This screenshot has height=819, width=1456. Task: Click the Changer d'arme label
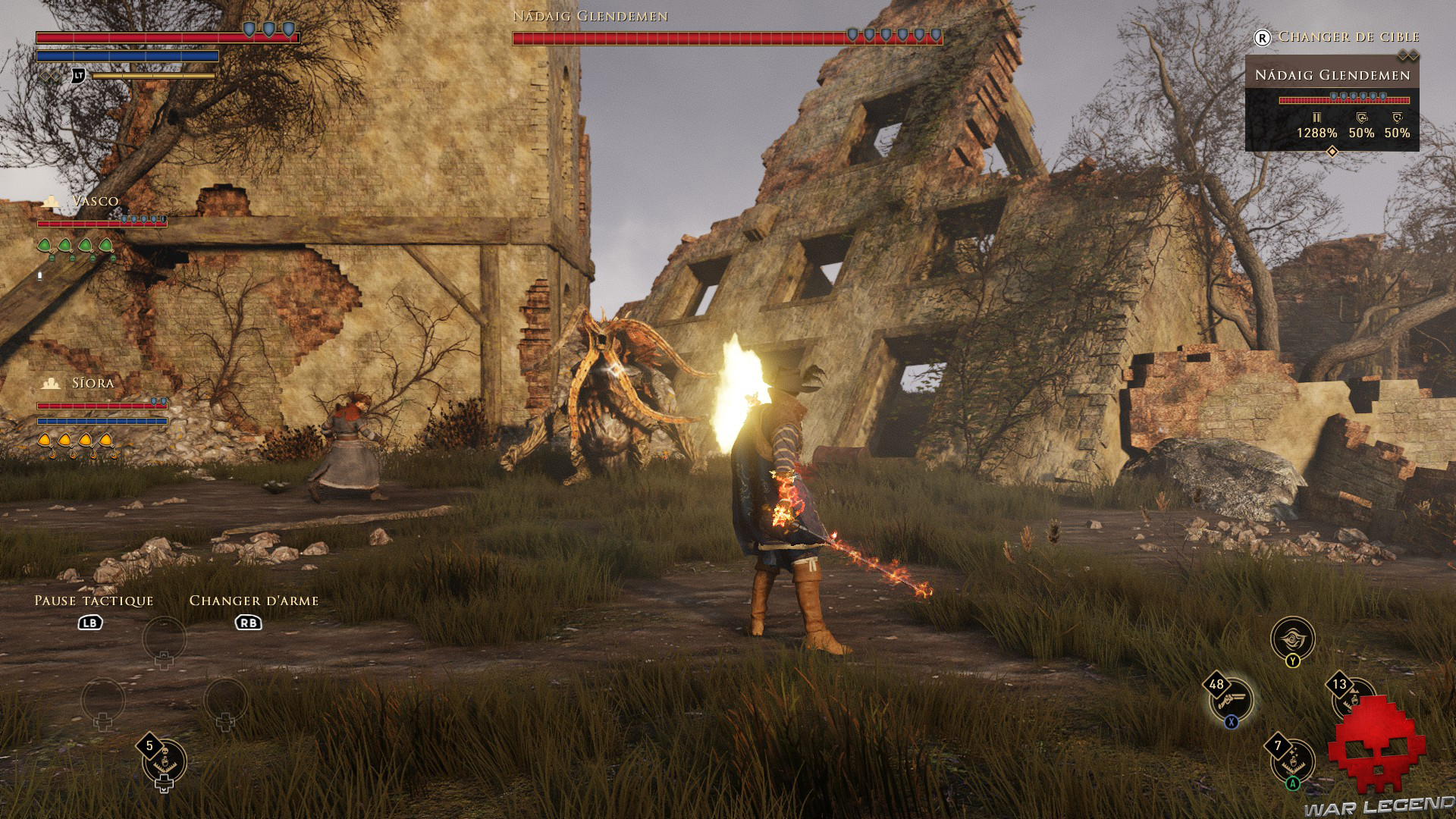[x=253, y=601]
